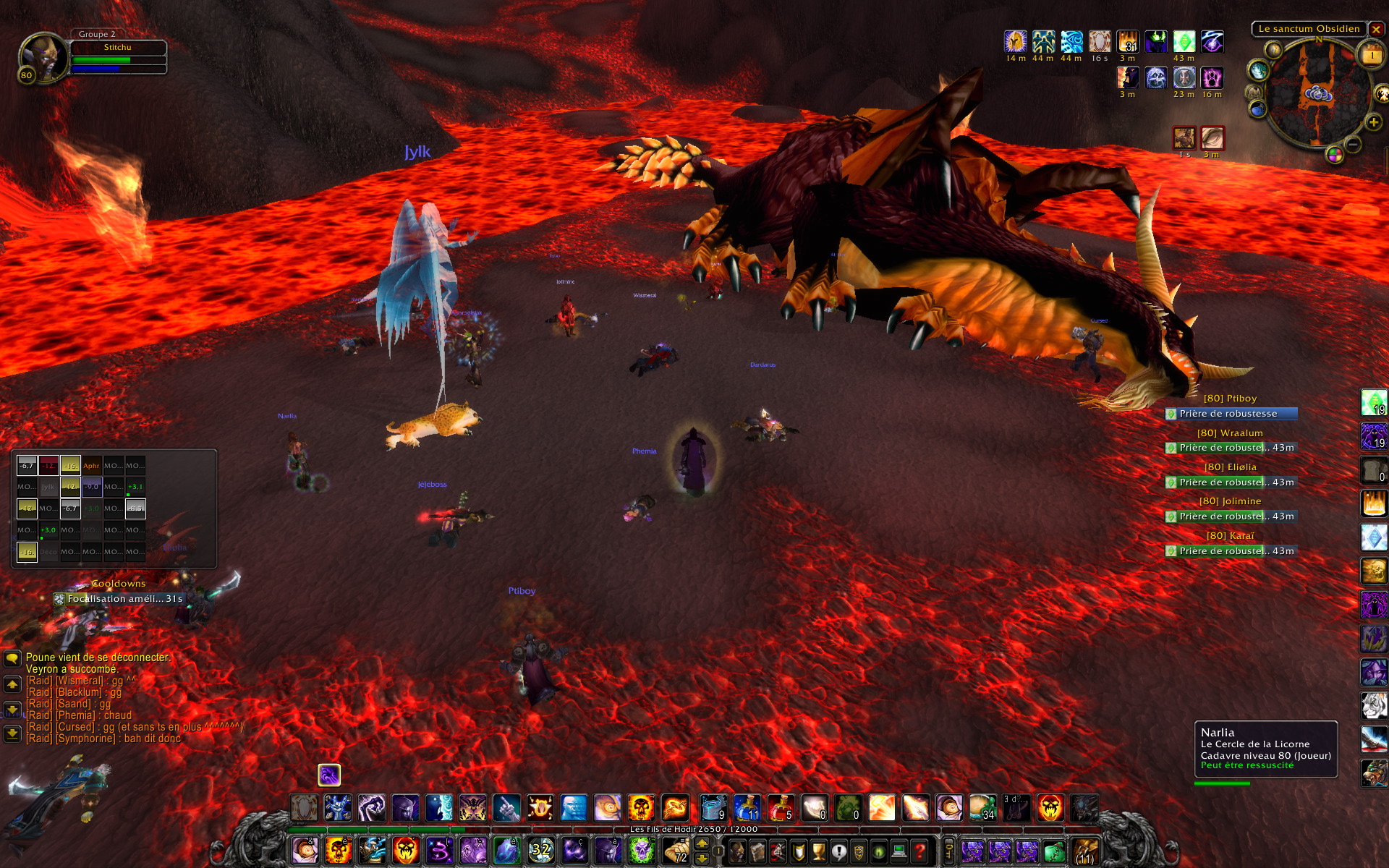Open the gold trophy achievements button
This screenshot has height=868, width=1389.
[x=818, y=851]
